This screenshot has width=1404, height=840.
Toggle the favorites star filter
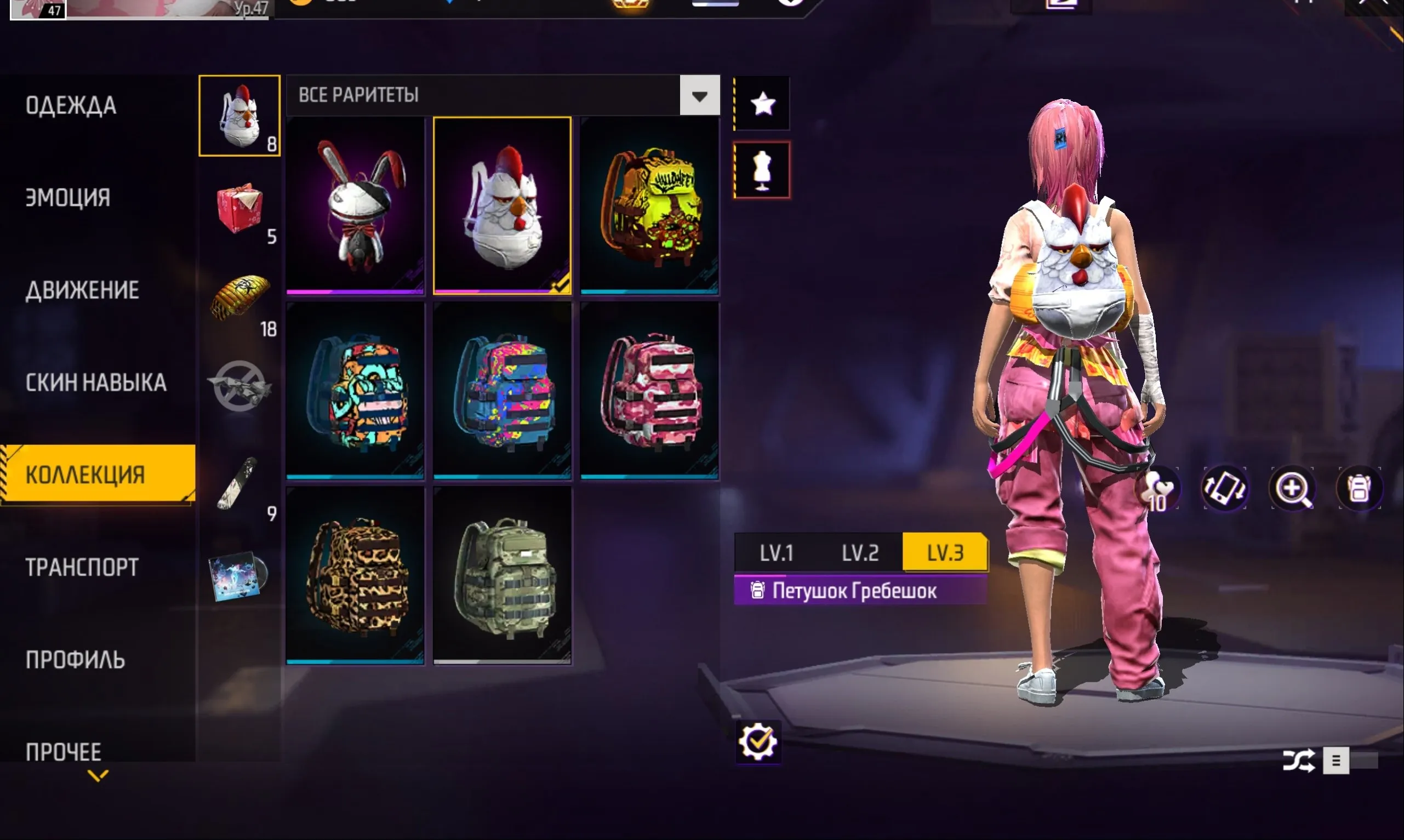point(762,104)
